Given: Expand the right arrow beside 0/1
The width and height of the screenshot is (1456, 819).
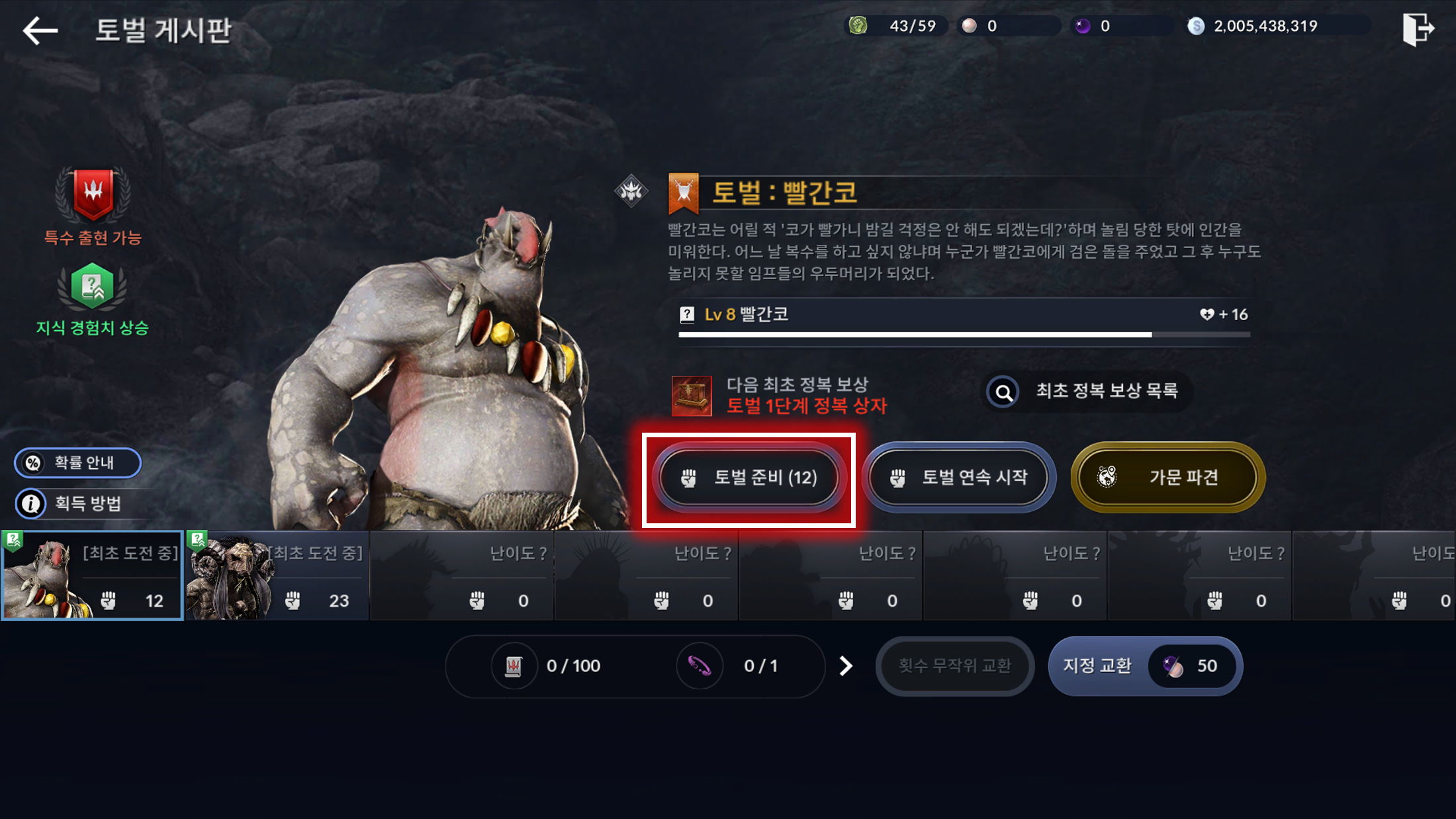Looking at the screenshot, I should point(846,666).
